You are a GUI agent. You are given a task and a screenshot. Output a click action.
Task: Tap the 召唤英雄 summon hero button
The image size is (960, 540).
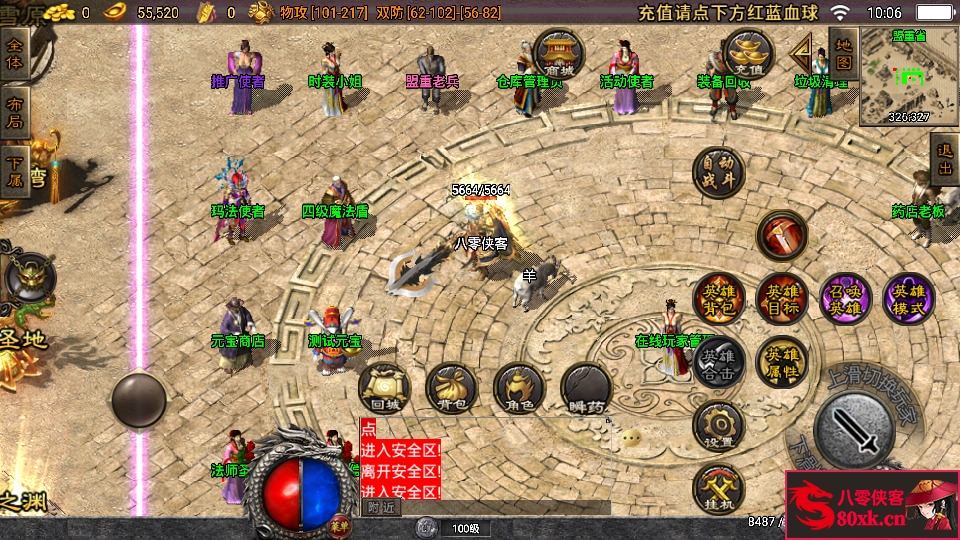pos(845,298)
